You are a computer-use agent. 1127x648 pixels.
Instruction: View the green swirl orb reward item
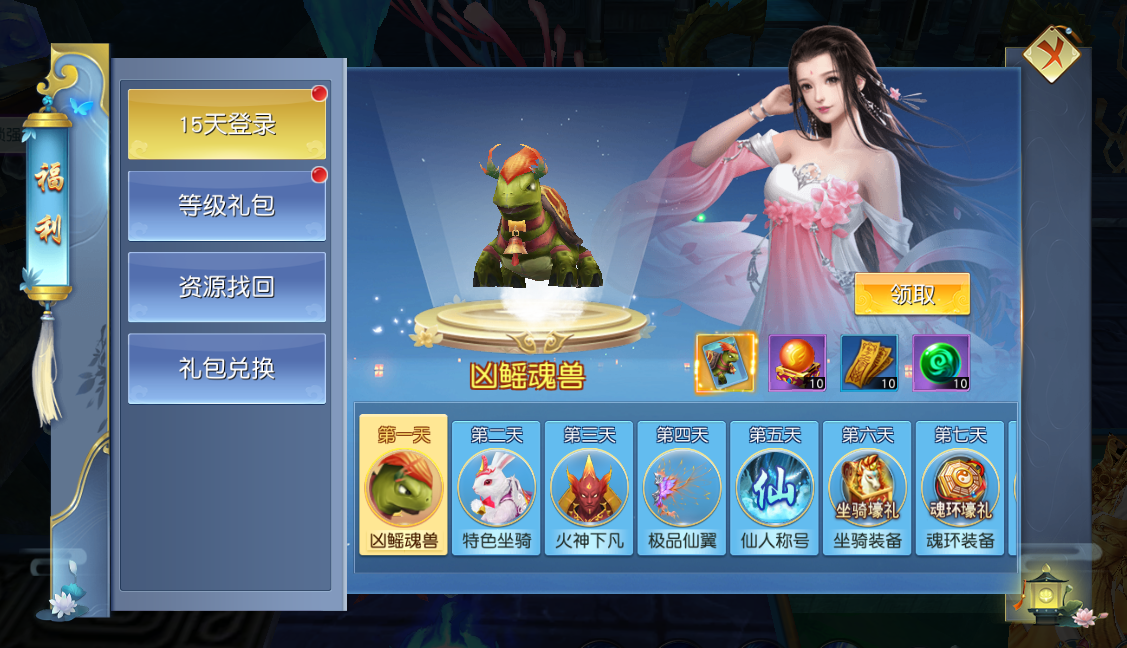tap(941, 363)
